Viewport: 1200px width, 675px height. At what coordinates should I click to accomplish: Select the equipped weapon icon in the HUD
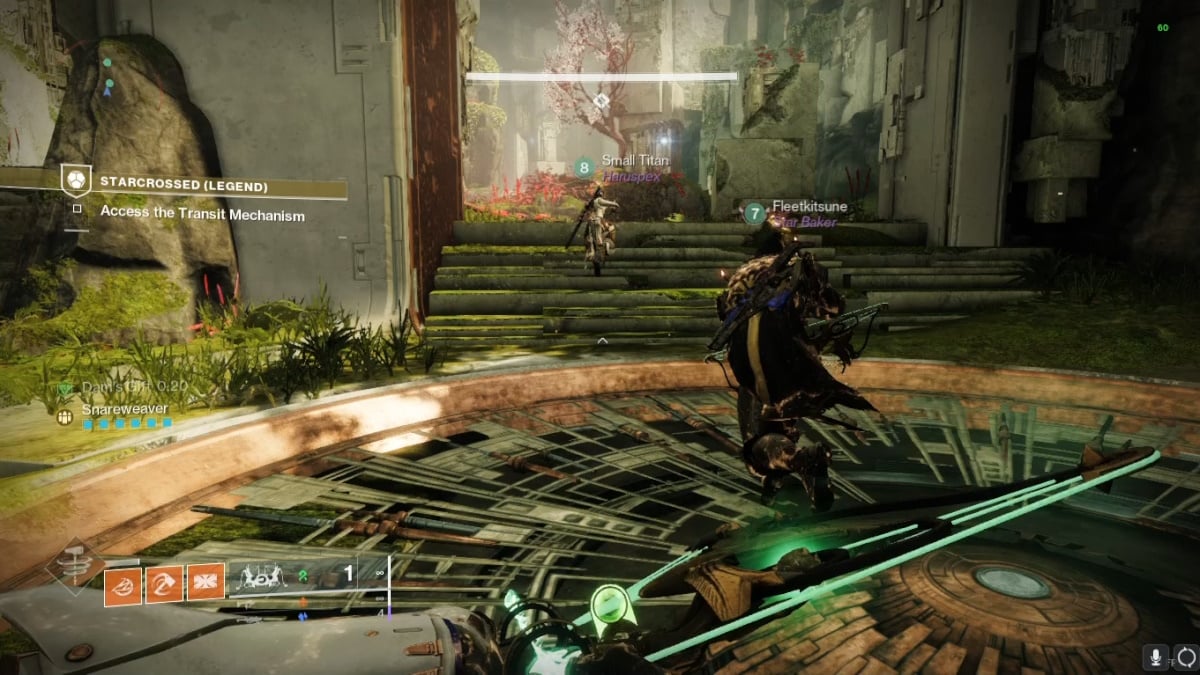coord(264,578)
